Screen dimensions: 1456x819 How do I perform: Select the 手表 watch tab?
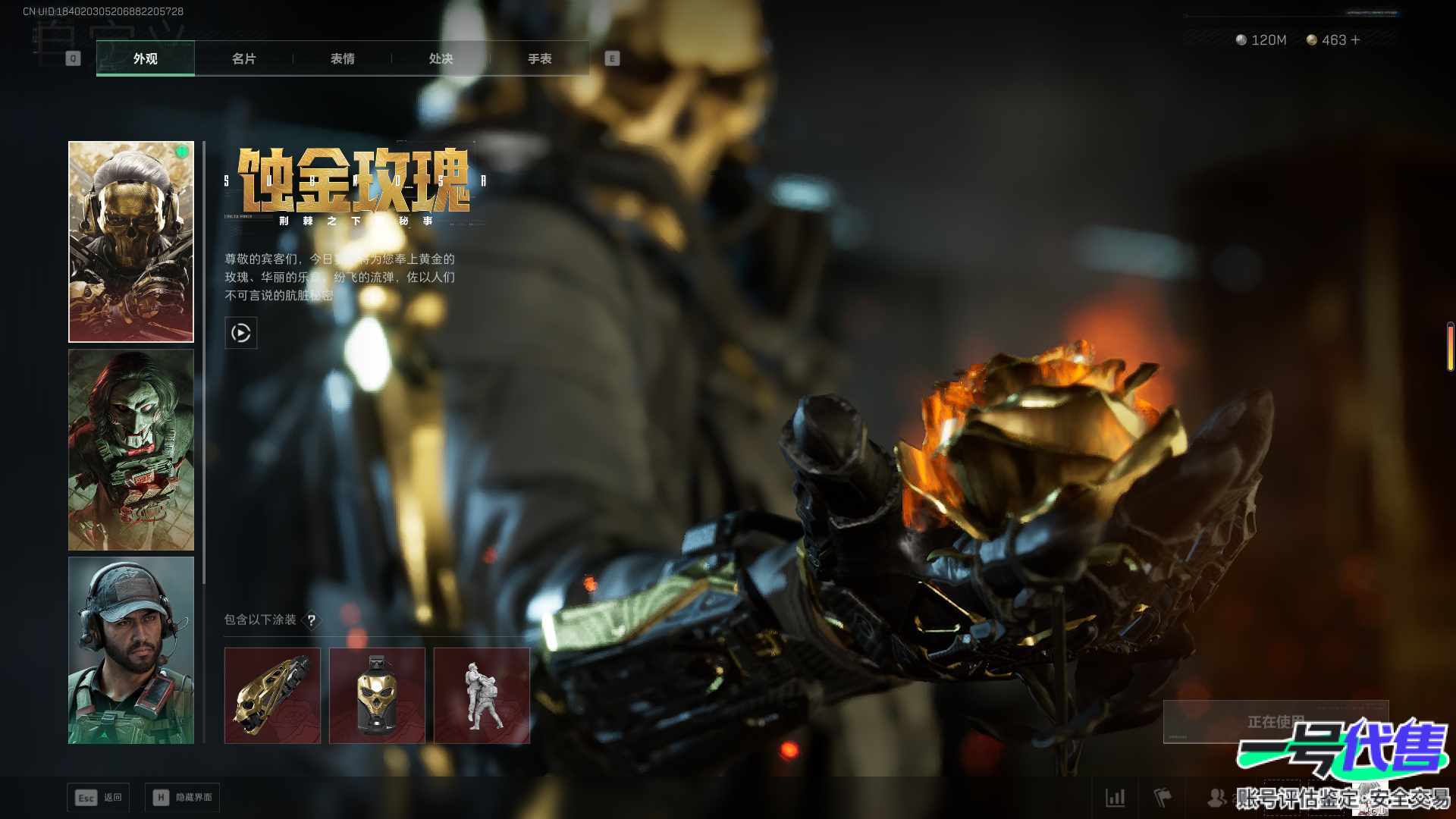click(x=539, y=58)
